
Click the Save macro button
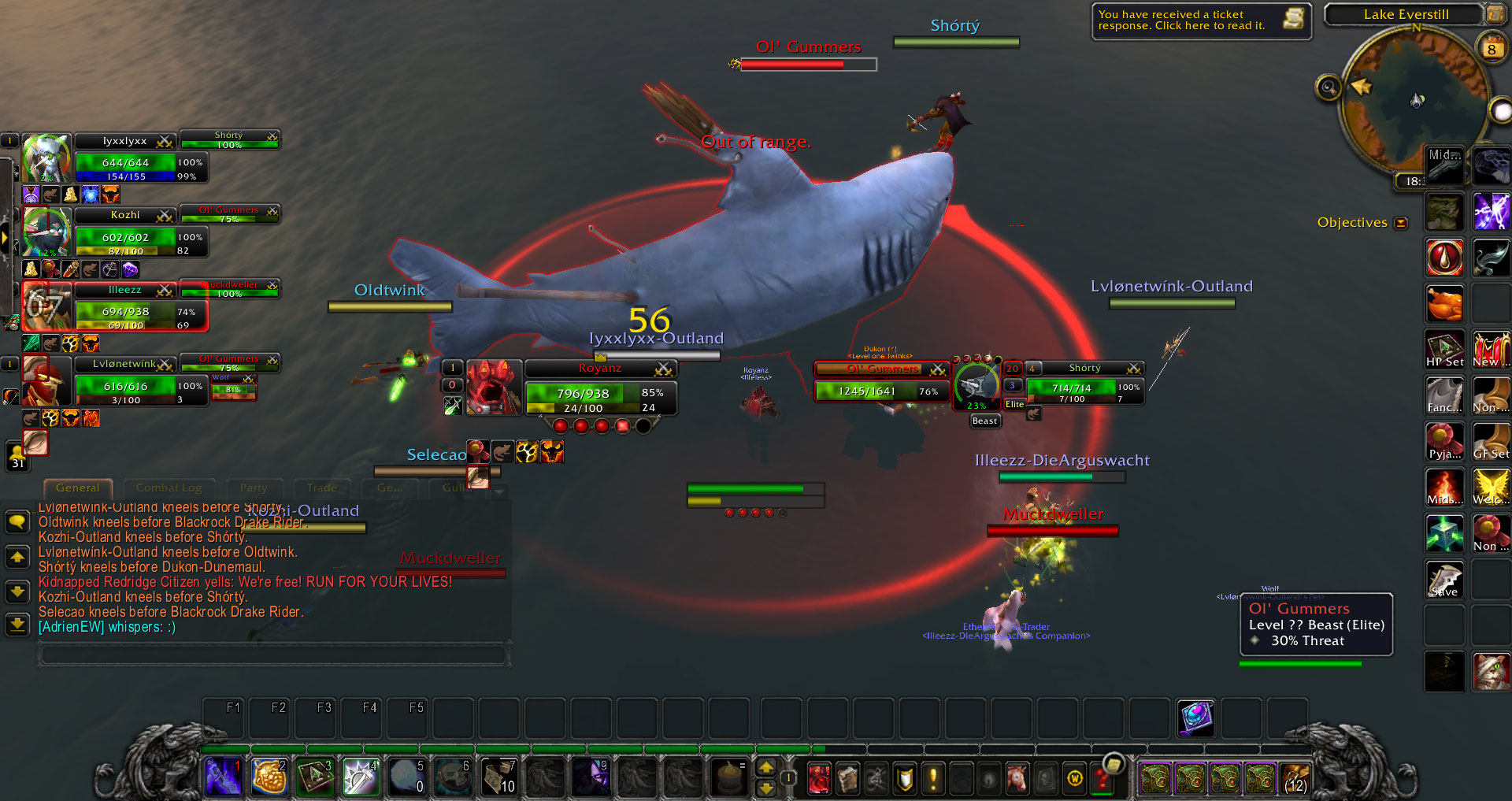(x=1444, y=580)
